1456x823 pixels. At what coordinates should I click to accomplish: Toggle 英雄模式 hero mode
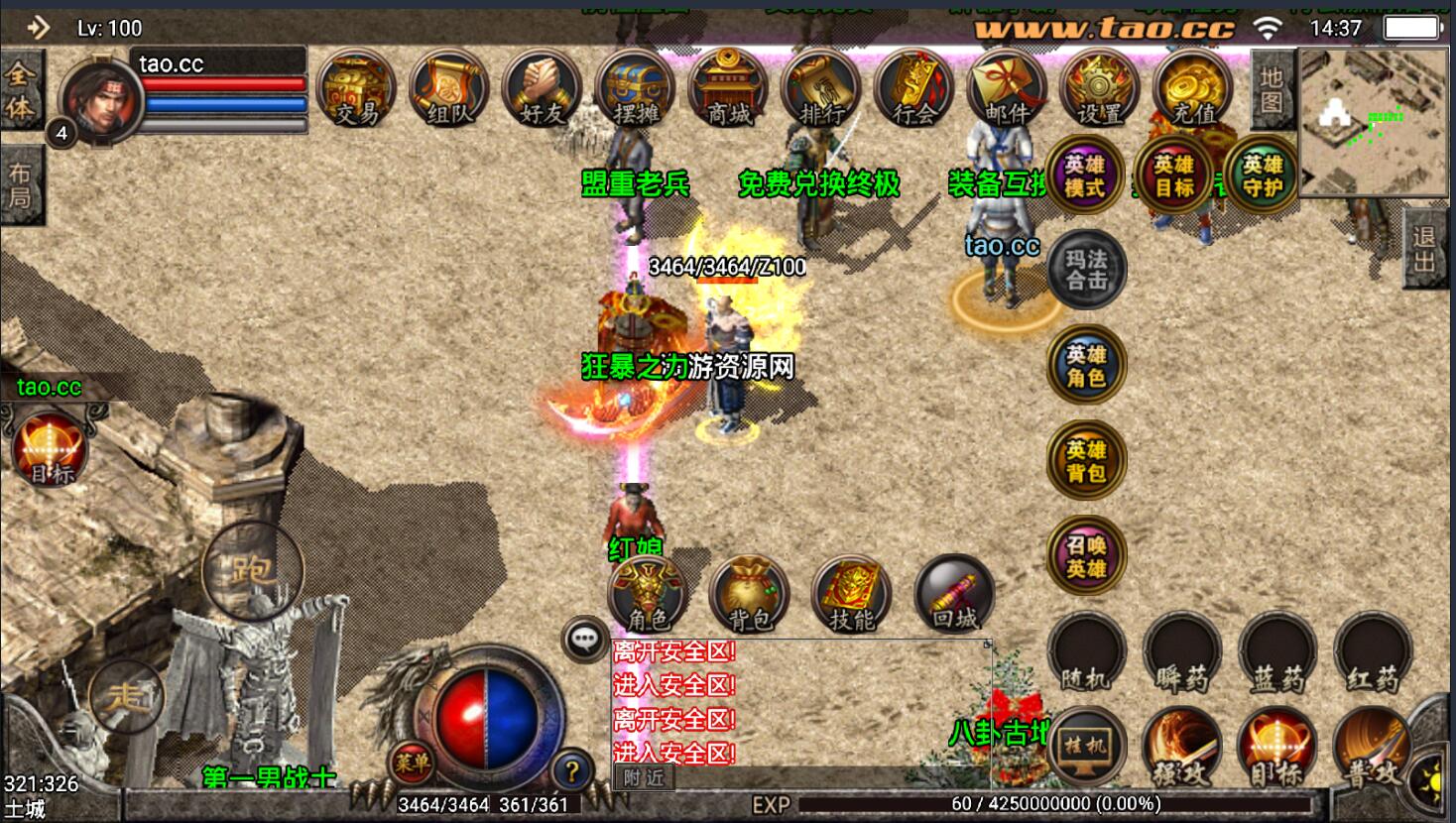pos(1085,176)
